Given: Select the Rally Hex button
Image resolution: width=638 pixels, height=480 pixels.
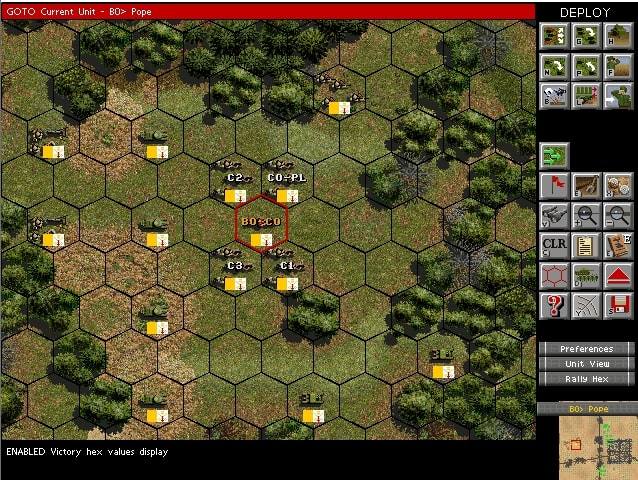Looking at the screenshot, I should click(x=586, y=379).
